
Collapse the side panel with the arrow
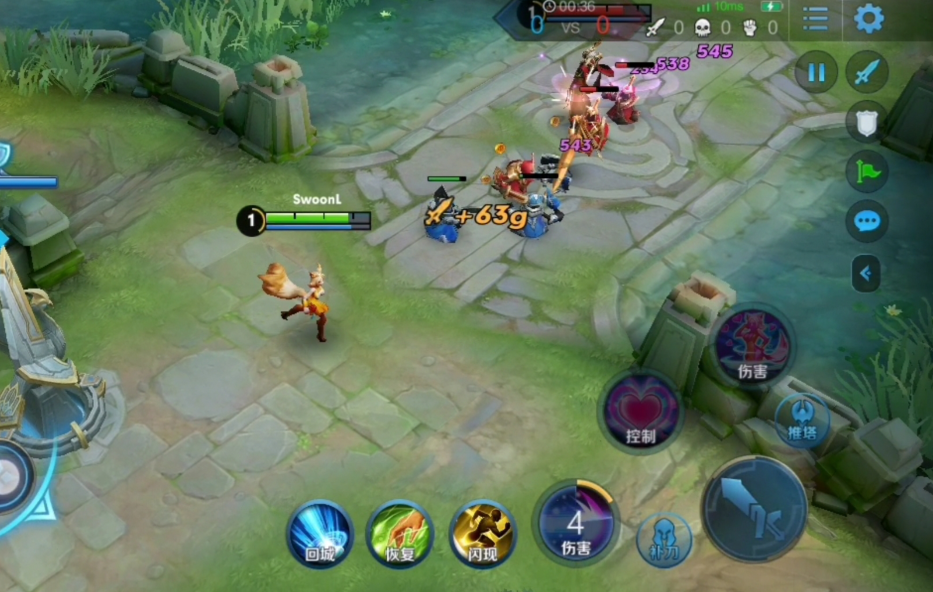pos(866,272)
